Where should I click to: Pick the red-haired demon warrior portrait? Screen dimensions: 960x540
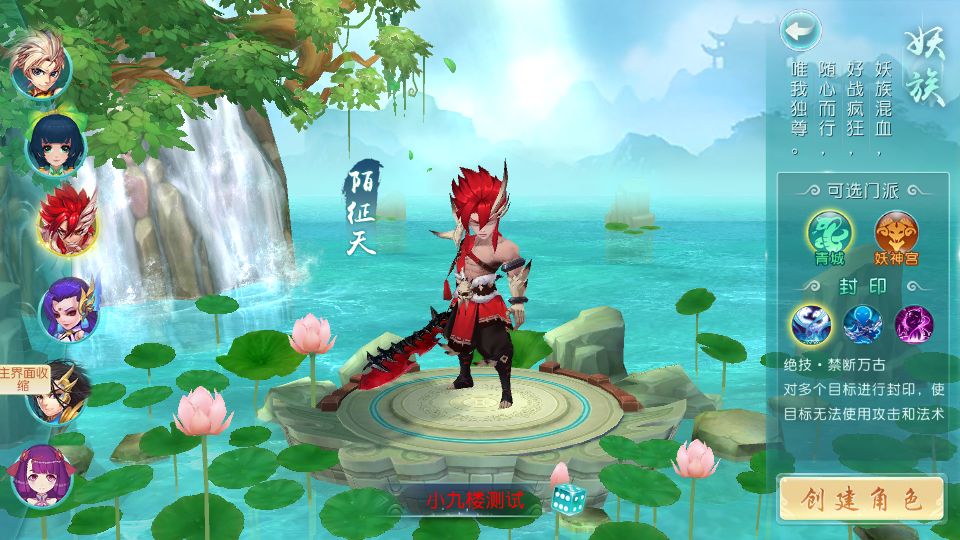click(67, 220)
